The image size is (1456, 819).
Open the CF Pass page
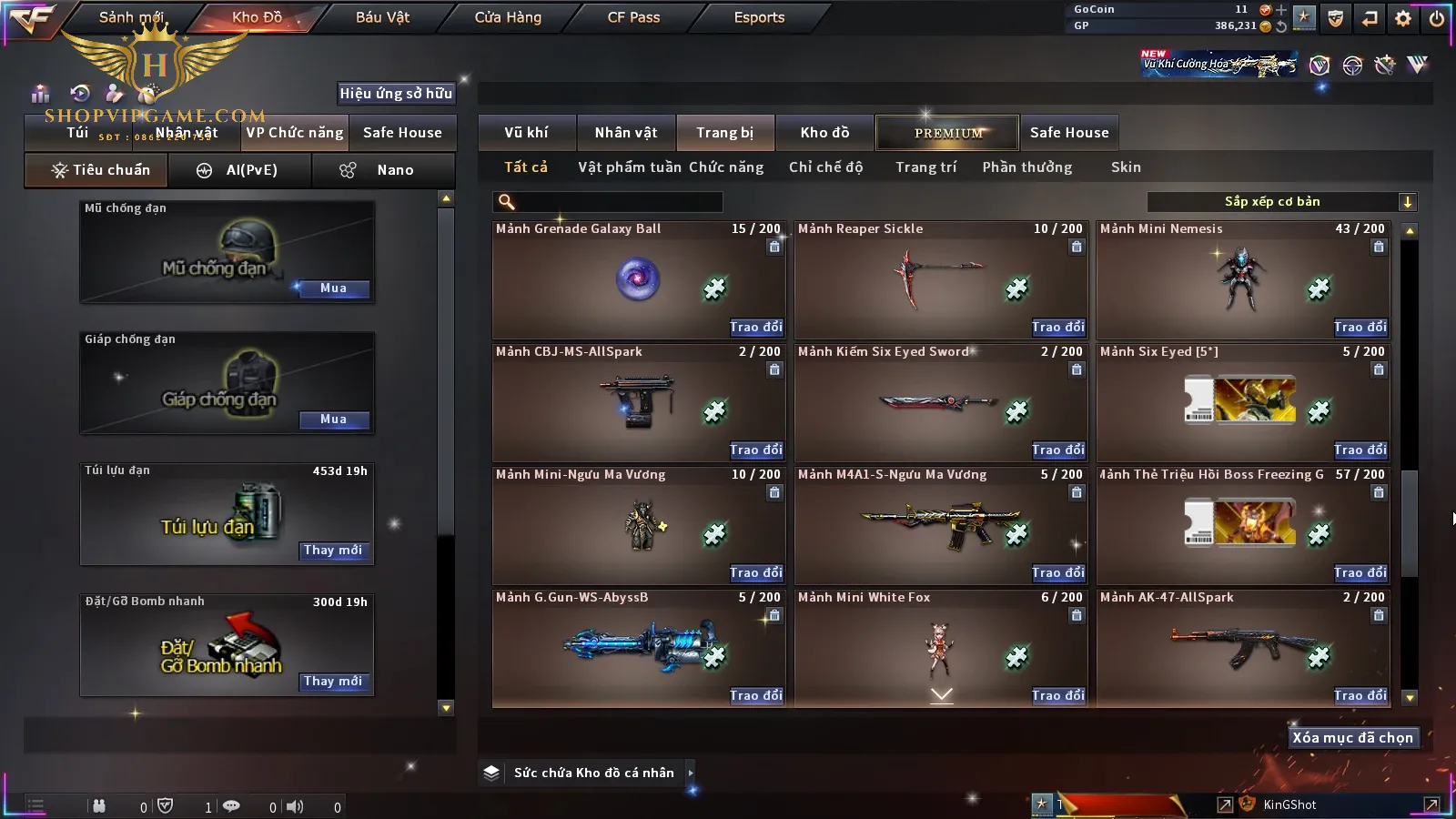[633, 17]
